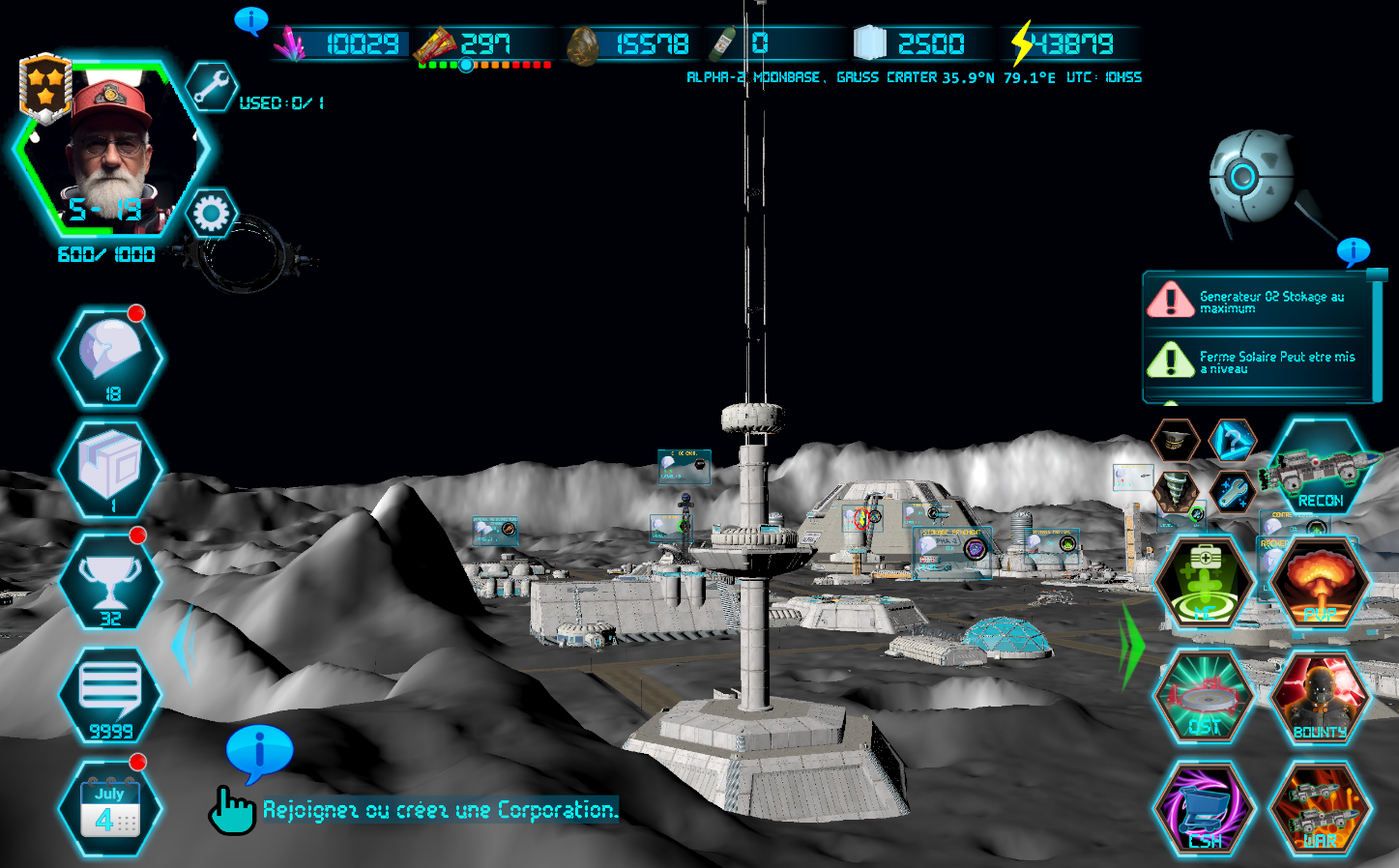This screenshot has height=868, width=1399.
Task: Click the wrench builder icon
Action: coord(211,88)
